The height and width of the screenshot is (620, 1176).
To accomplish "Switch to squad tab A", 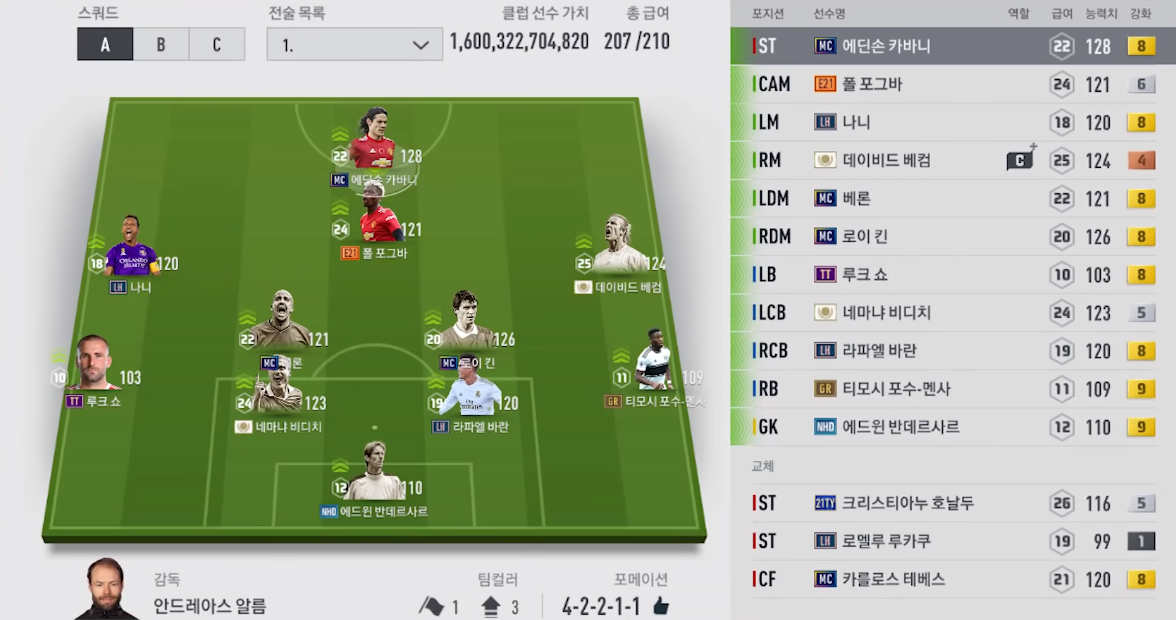I will click(x=105, y=45).
